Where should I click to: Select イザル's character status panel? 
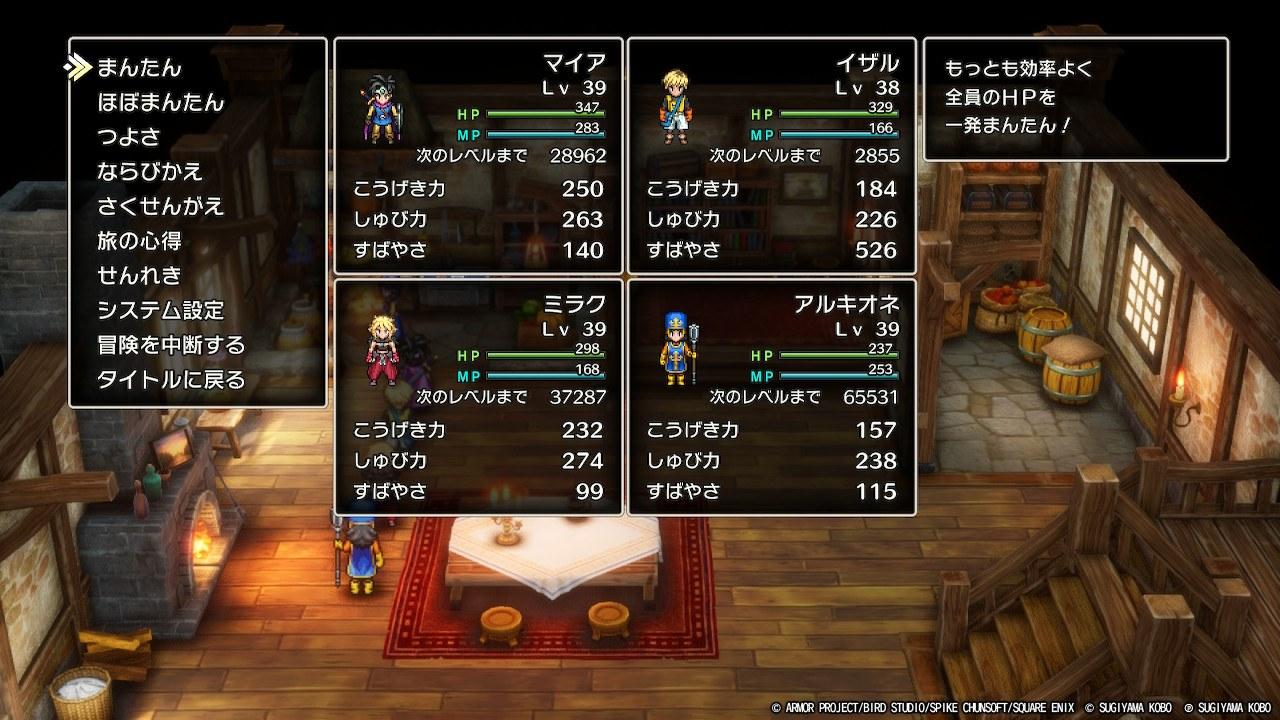771,156
